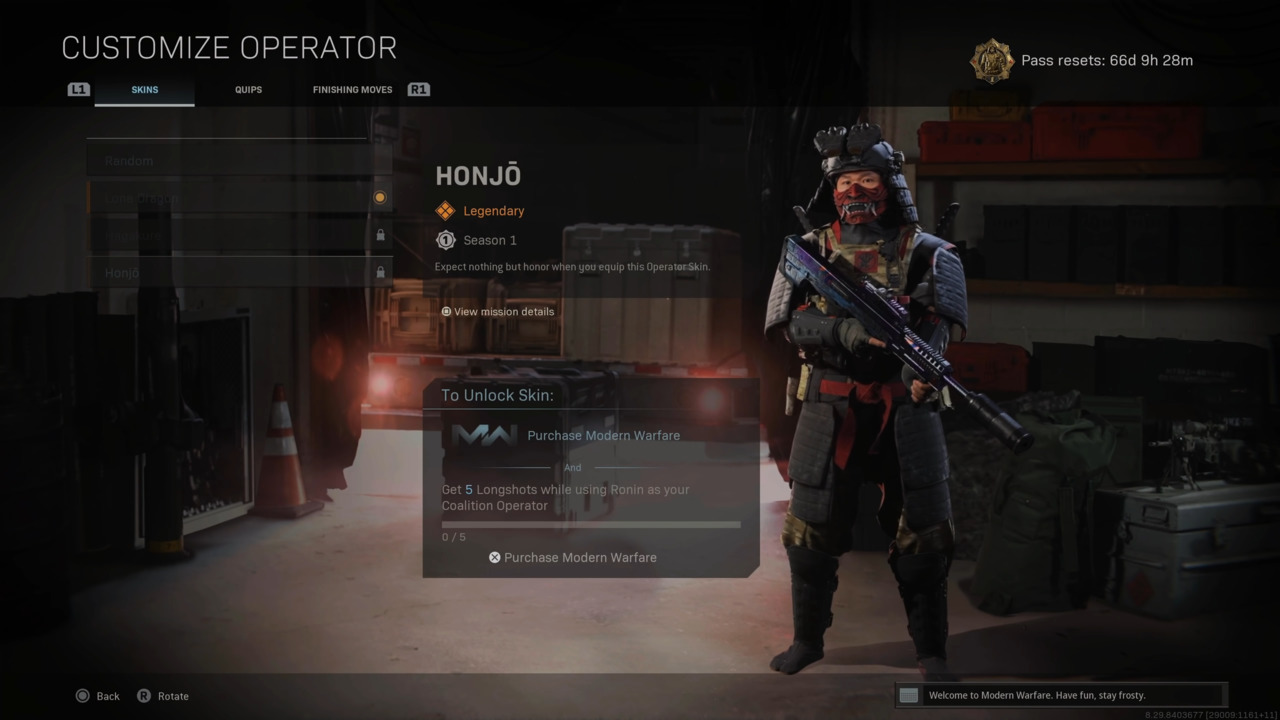Select the Lone Dragon equipped radio indicator

coord(380,197)
